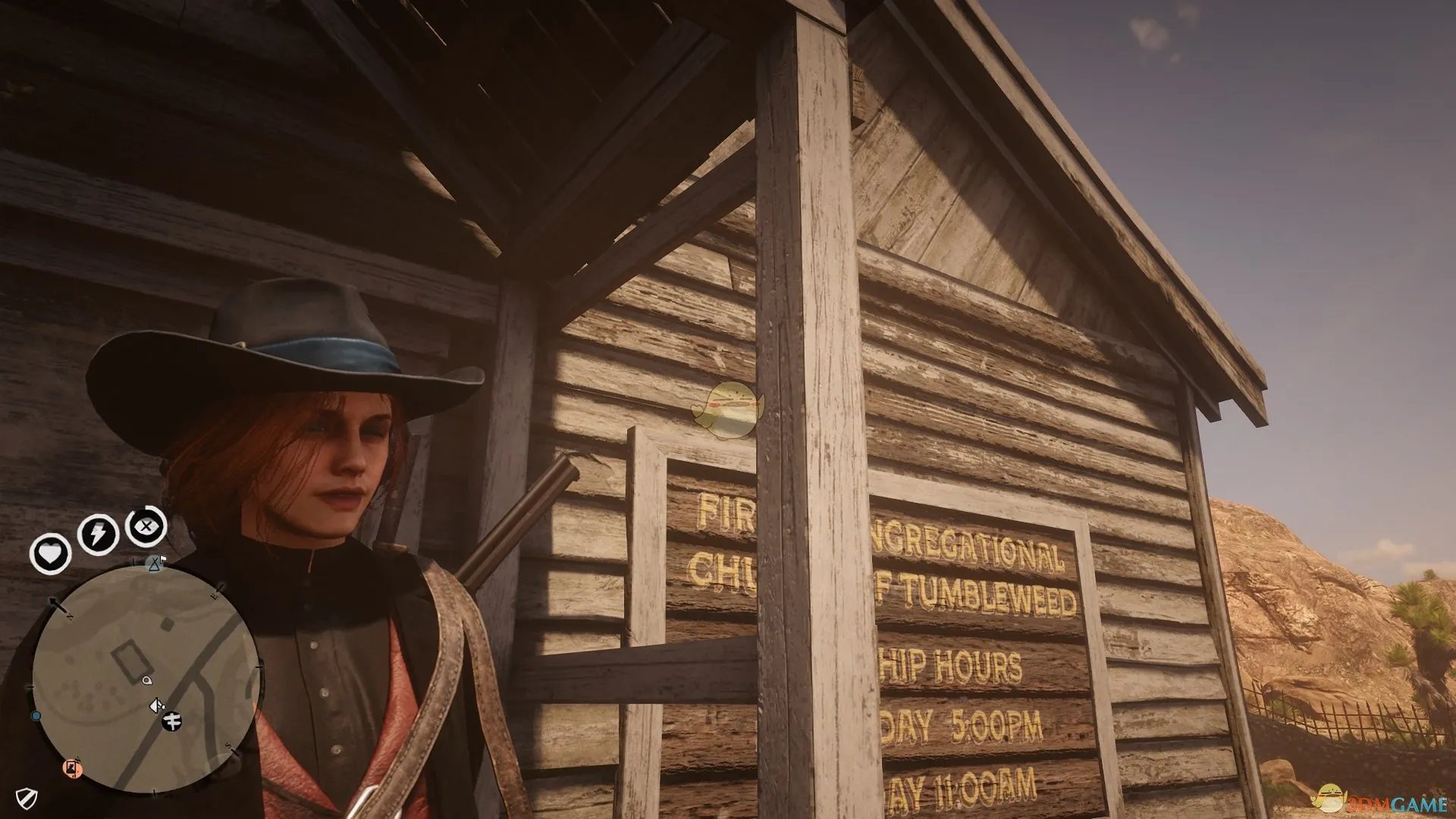Click the shield icon below the minimap
Screen dimensions: 1456x819
(x=27, y=798)
